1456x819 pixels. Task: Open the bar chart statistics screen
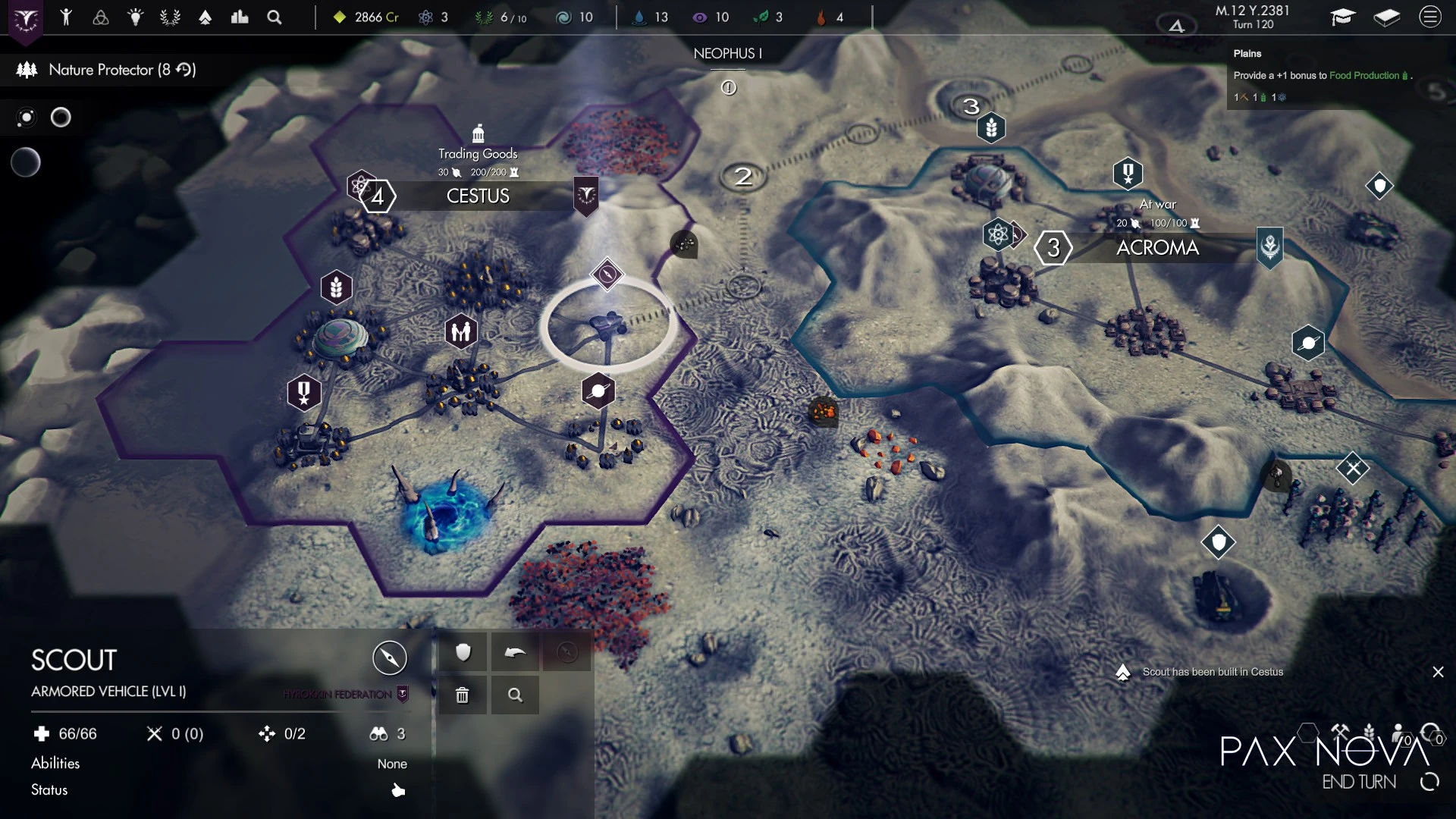240,17
